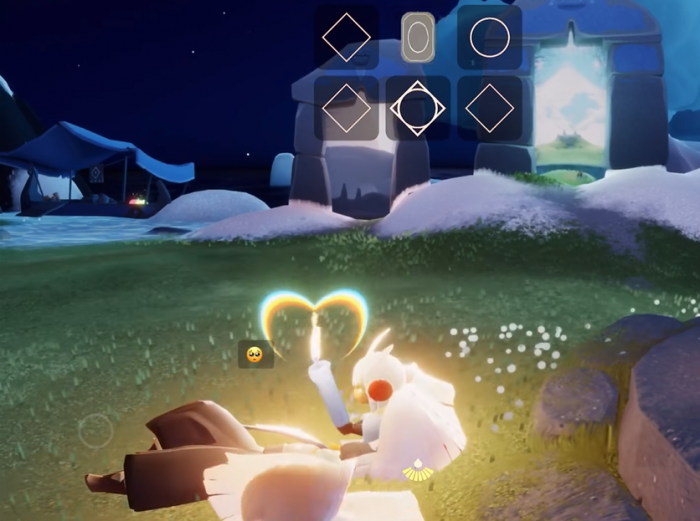Hit the diamond-with-inner-circle note key
This screenshot has width=700, height=521.
418,108
